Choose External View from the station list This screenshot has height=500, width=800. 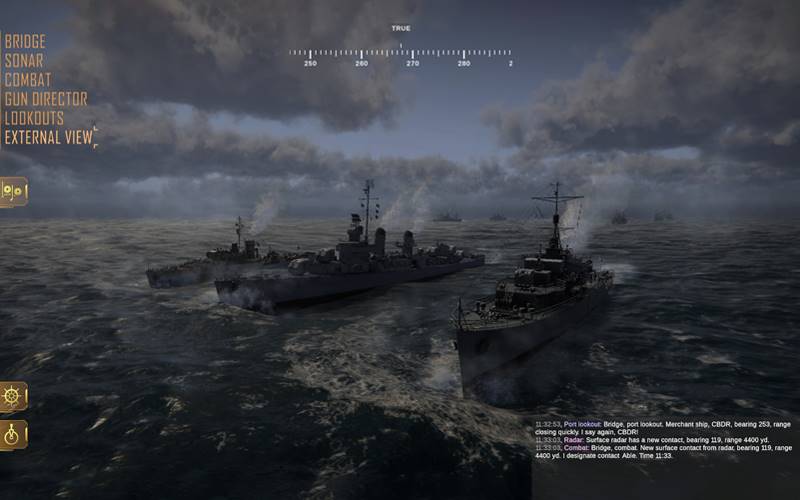pyautogui.click(x=48, y=137)
